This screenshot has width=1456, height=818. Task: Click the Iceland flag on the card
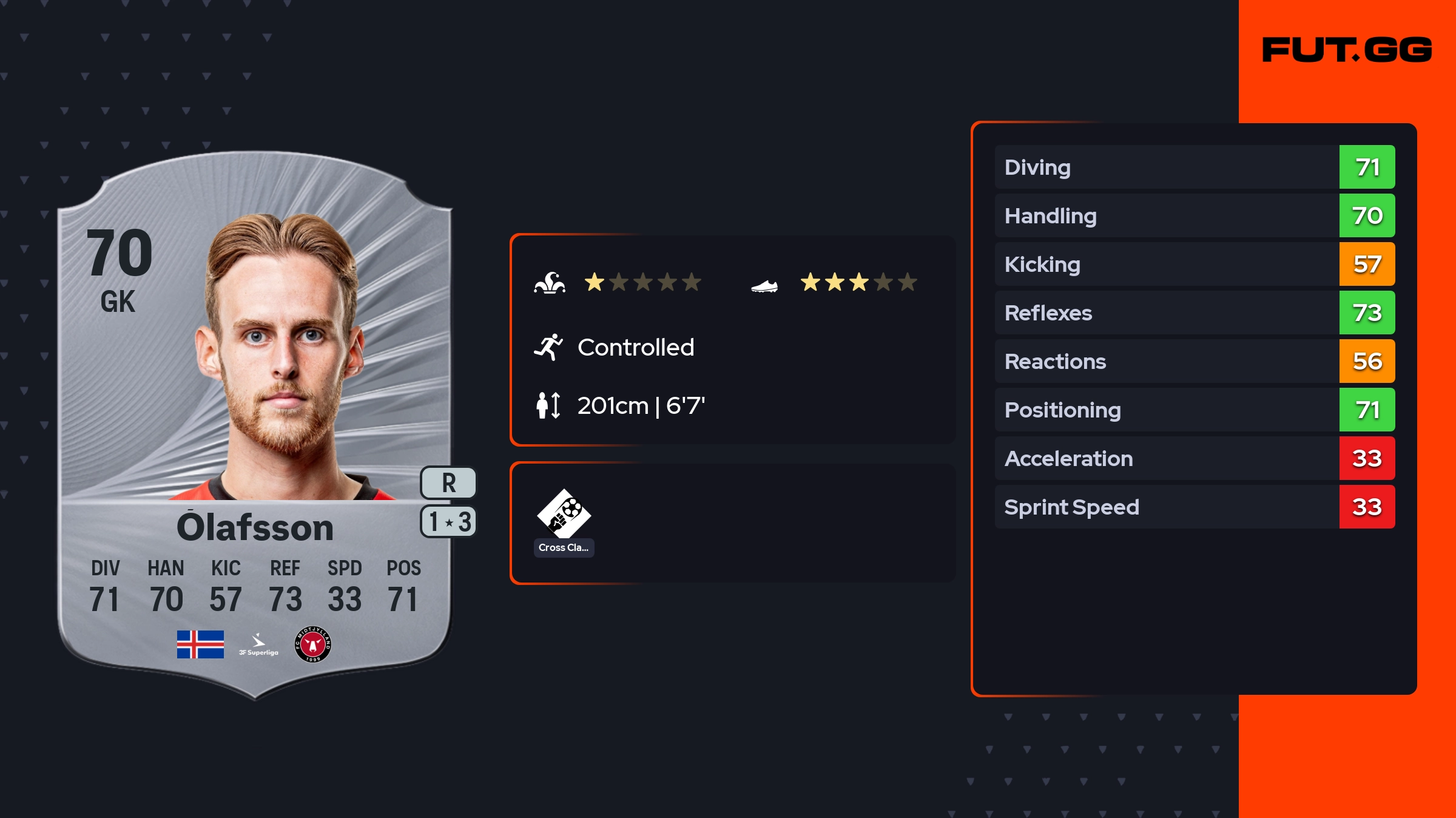click(x=200, y=644)
